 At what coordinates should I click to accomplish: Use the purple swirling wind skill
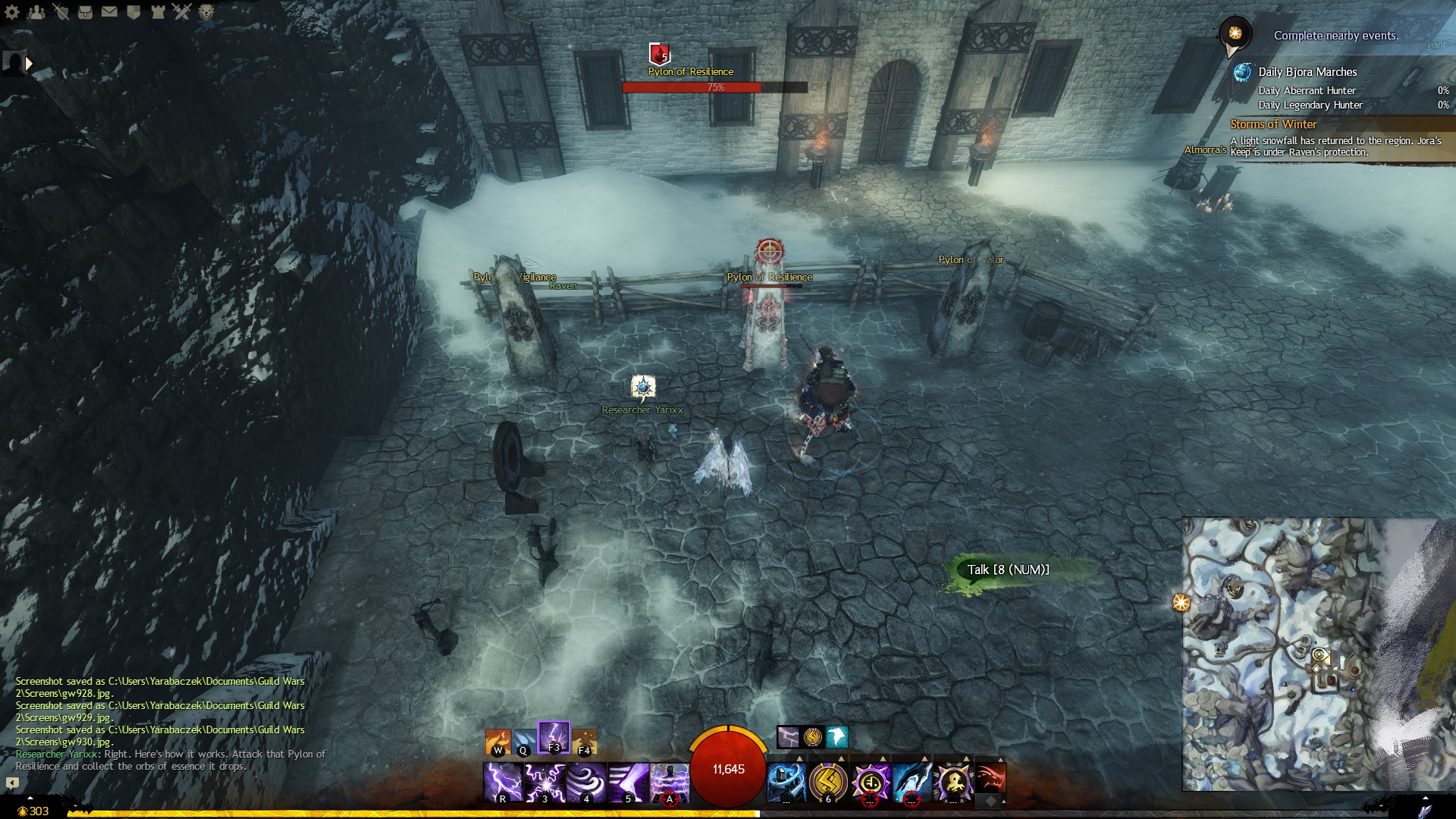(x=586, y=782)
